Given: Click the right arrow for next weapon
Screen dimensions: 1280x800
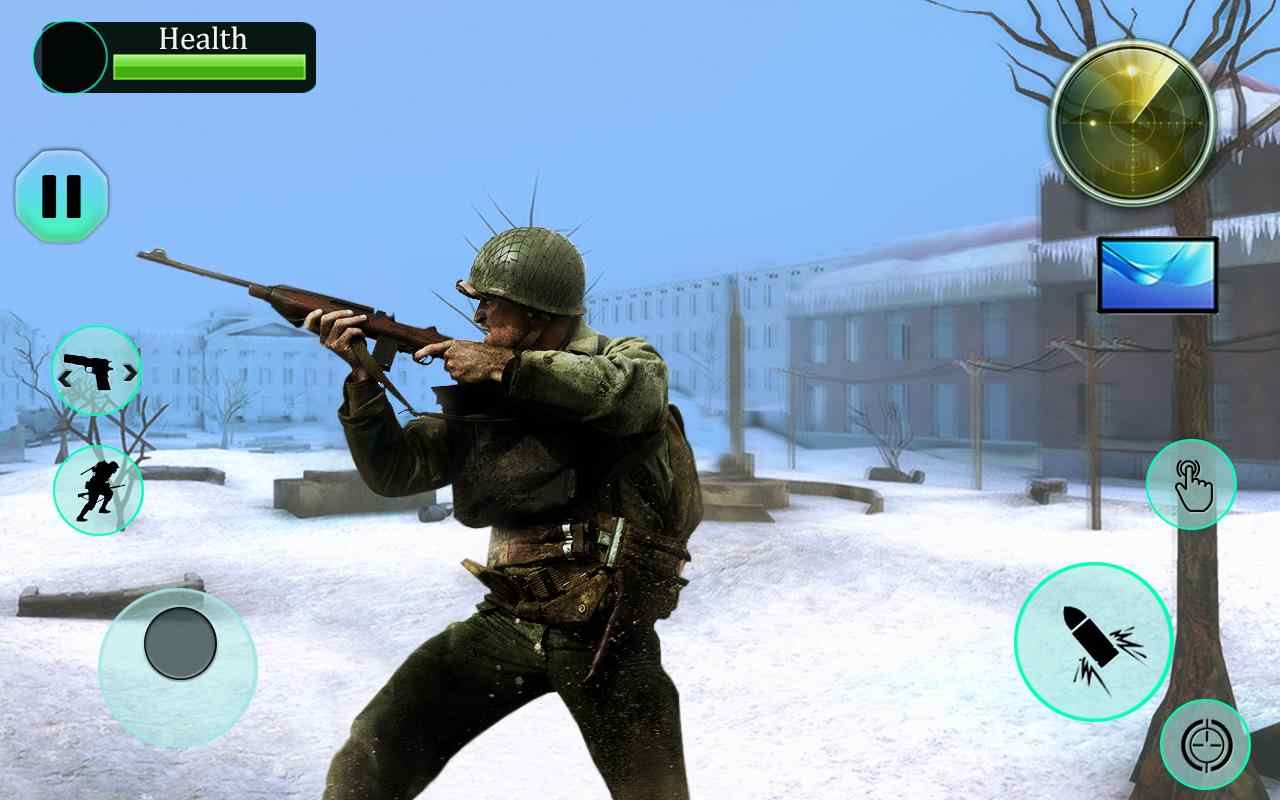Looking at the screenshot, I should [128, 371].
